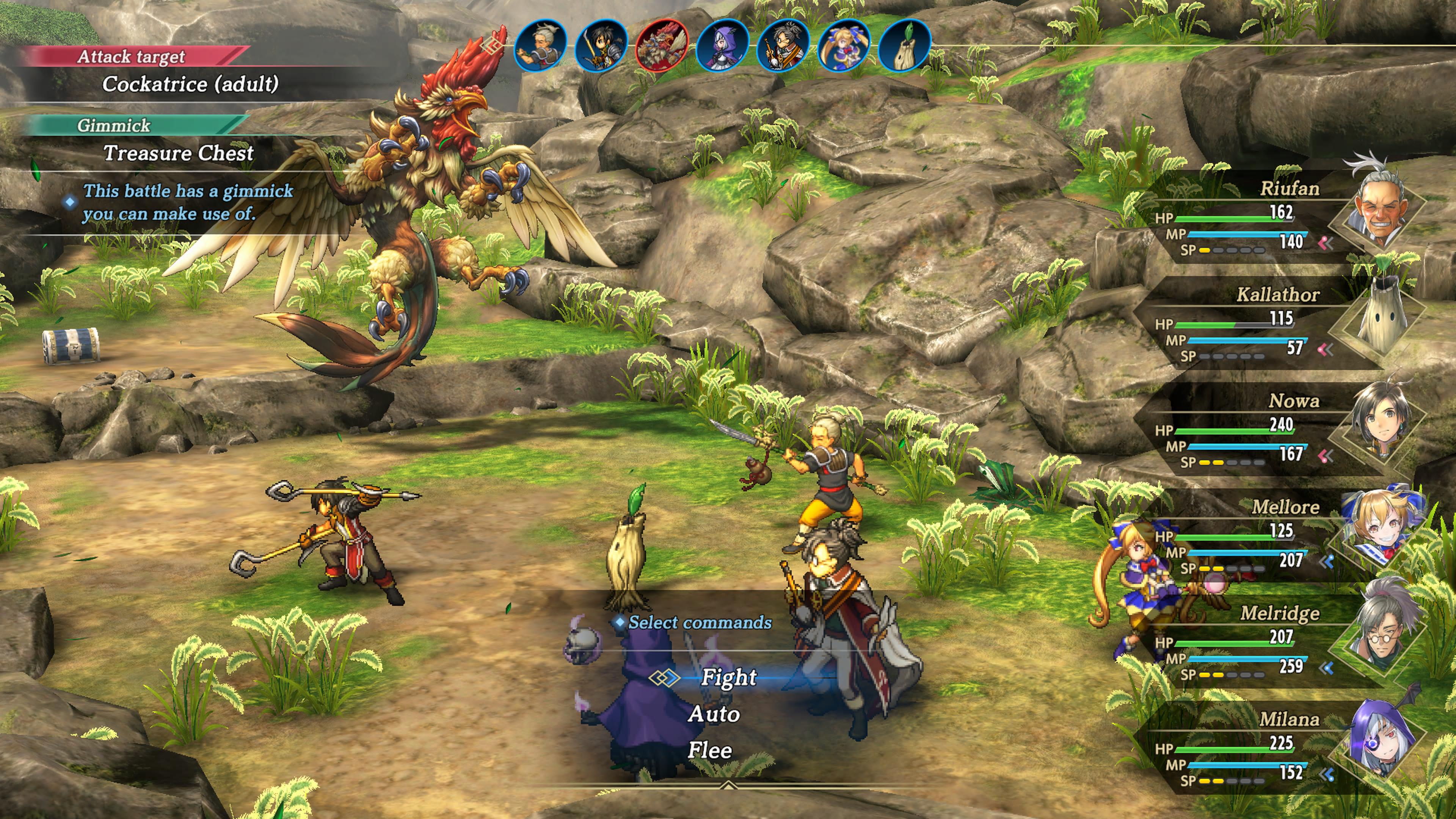Select Melridge's turn order icon

tap(783, 45)
